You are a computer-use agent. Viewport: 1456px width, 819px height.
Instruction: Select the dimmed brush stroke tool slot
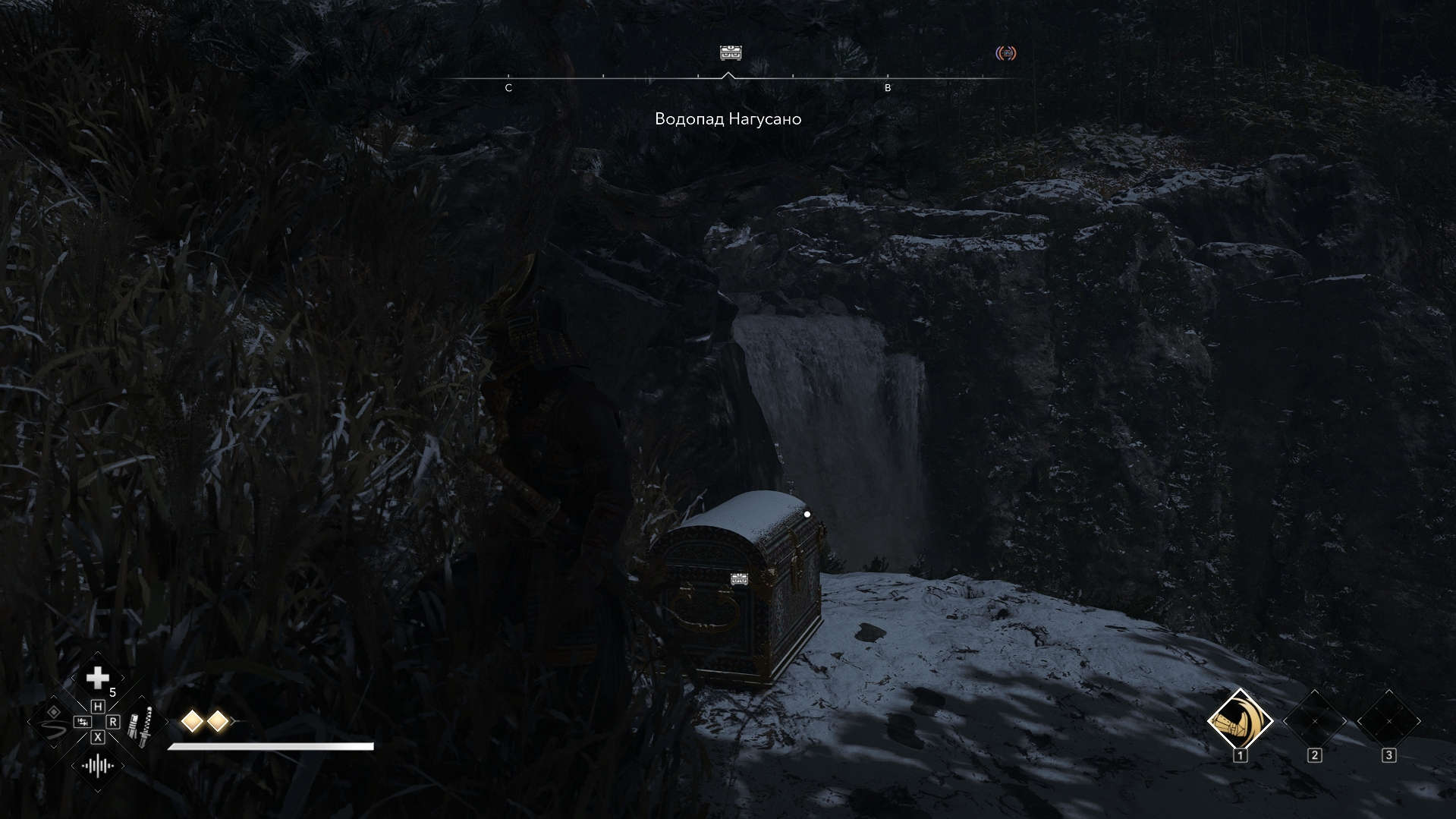click(53, 723)
